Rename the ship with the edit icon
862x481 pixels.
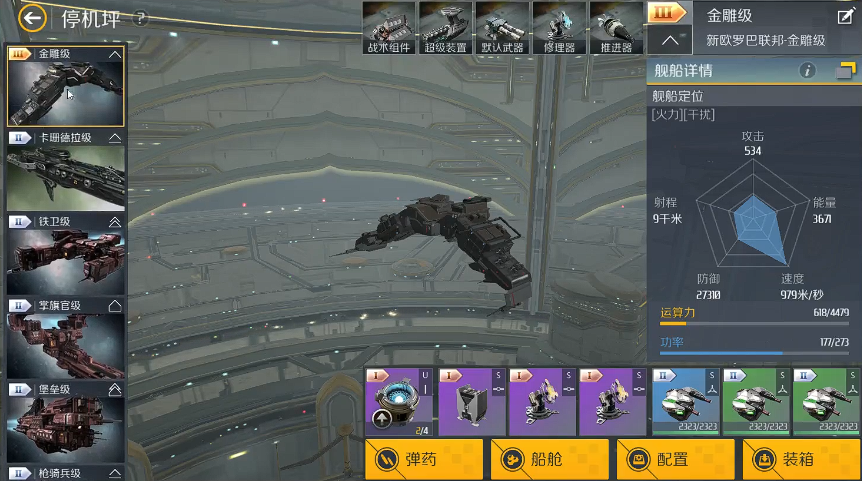click(x=845, y=16)
